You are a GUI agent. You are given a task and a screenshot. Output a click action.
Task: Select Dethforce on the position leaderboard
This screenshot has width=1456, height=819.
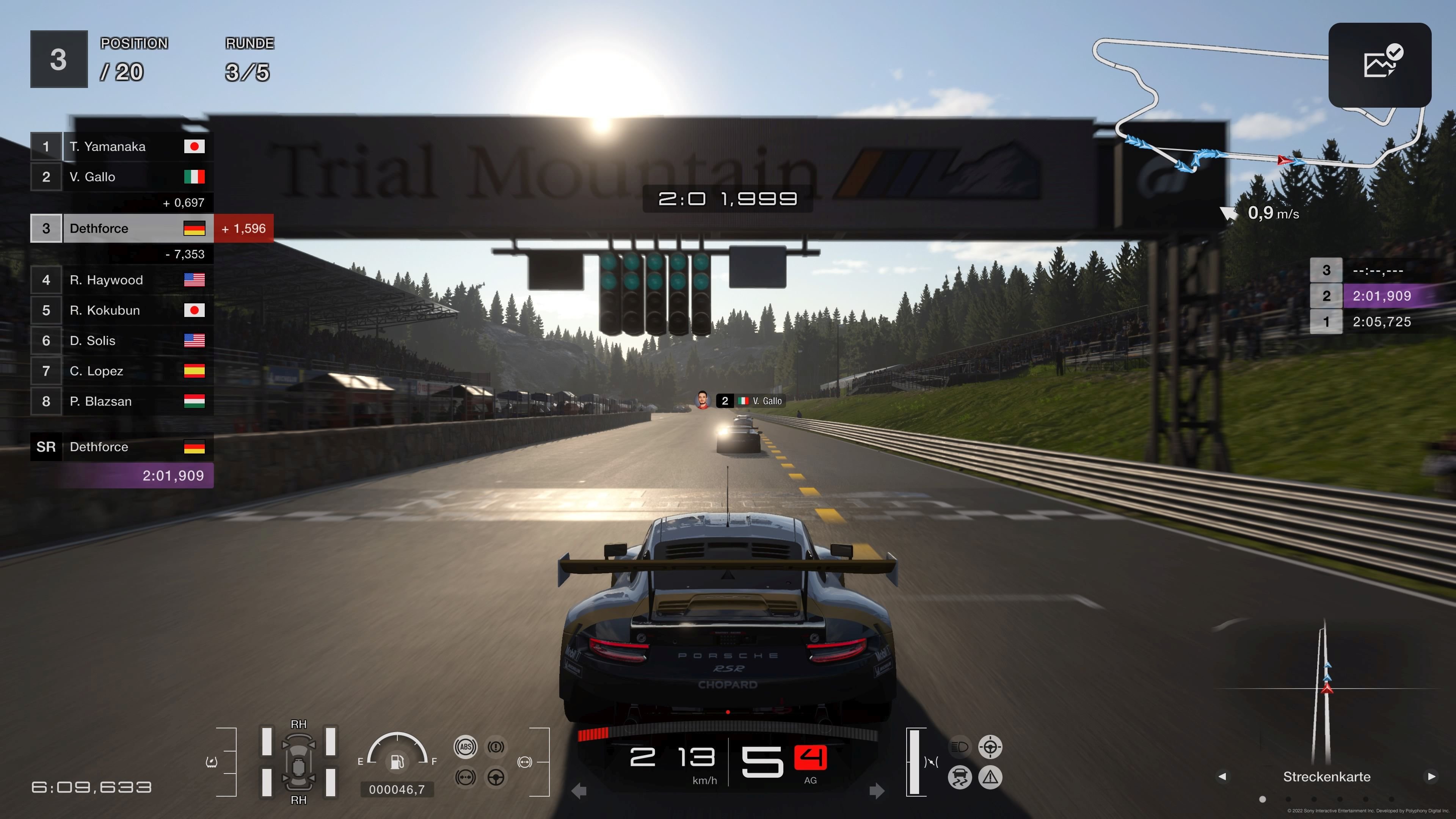[x=124, y=228]
